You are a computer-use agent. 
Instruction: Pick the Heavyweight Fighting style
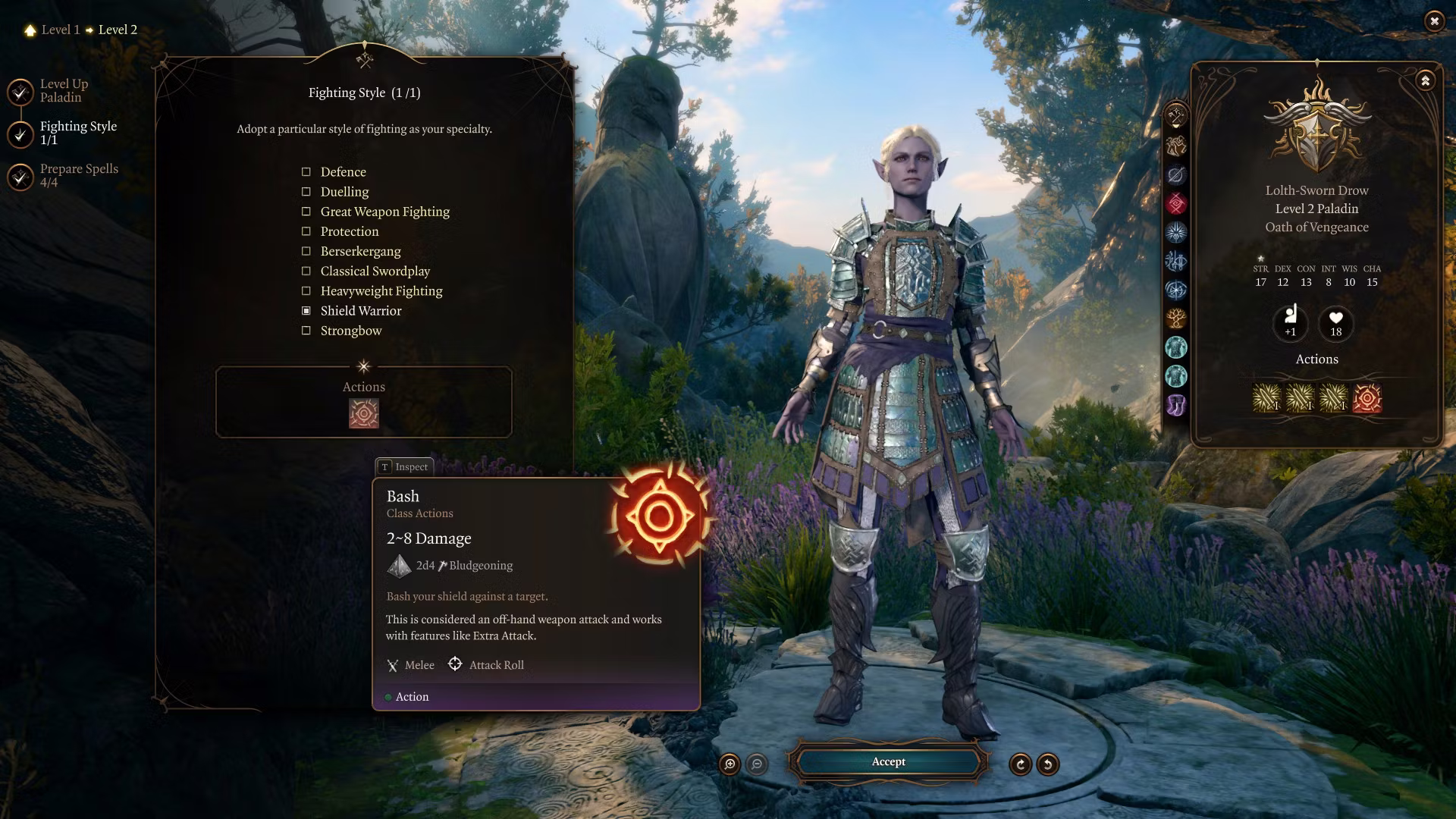tap(306, 290)
